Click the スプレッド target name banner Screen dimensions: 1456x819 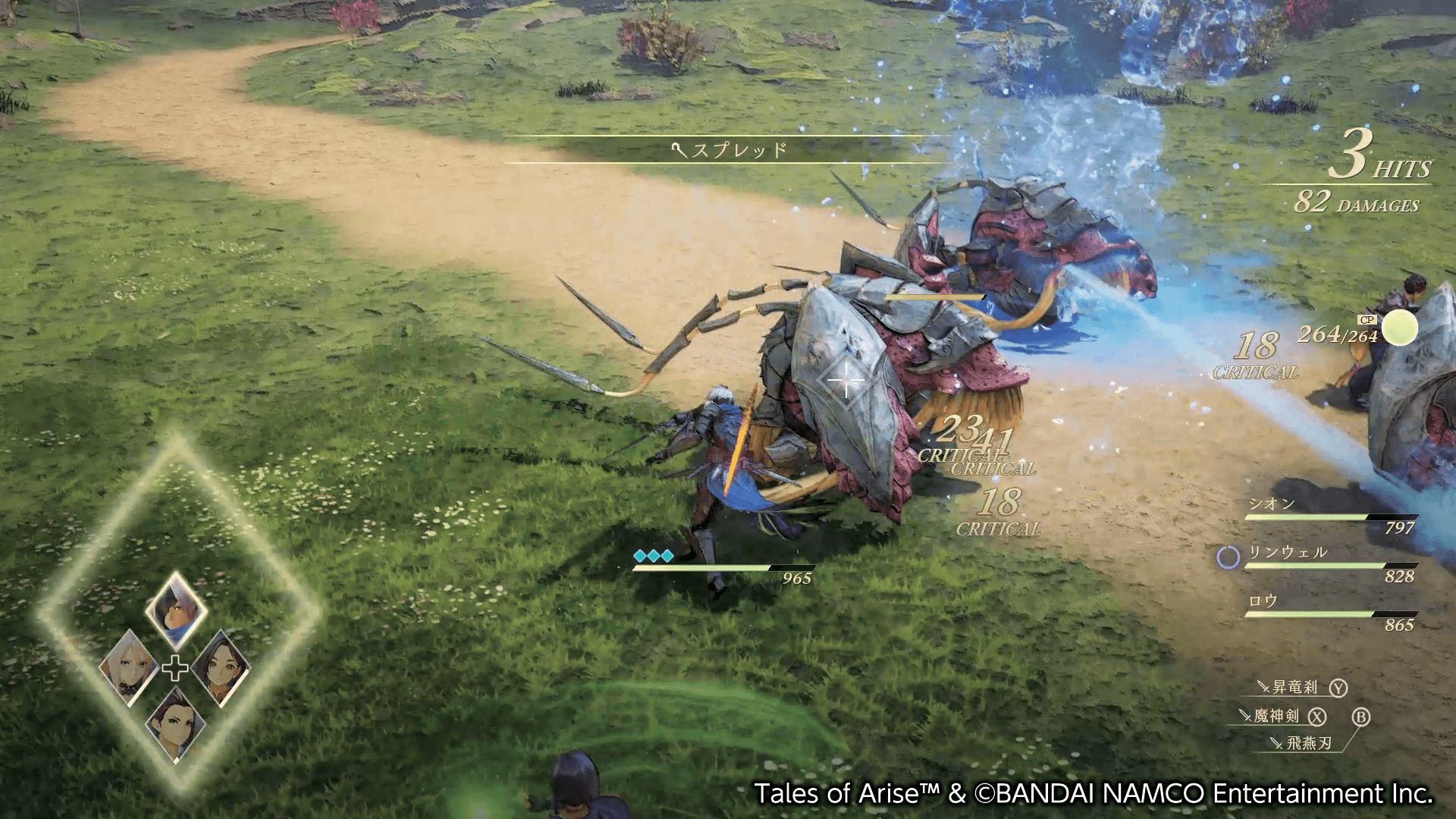730,149
